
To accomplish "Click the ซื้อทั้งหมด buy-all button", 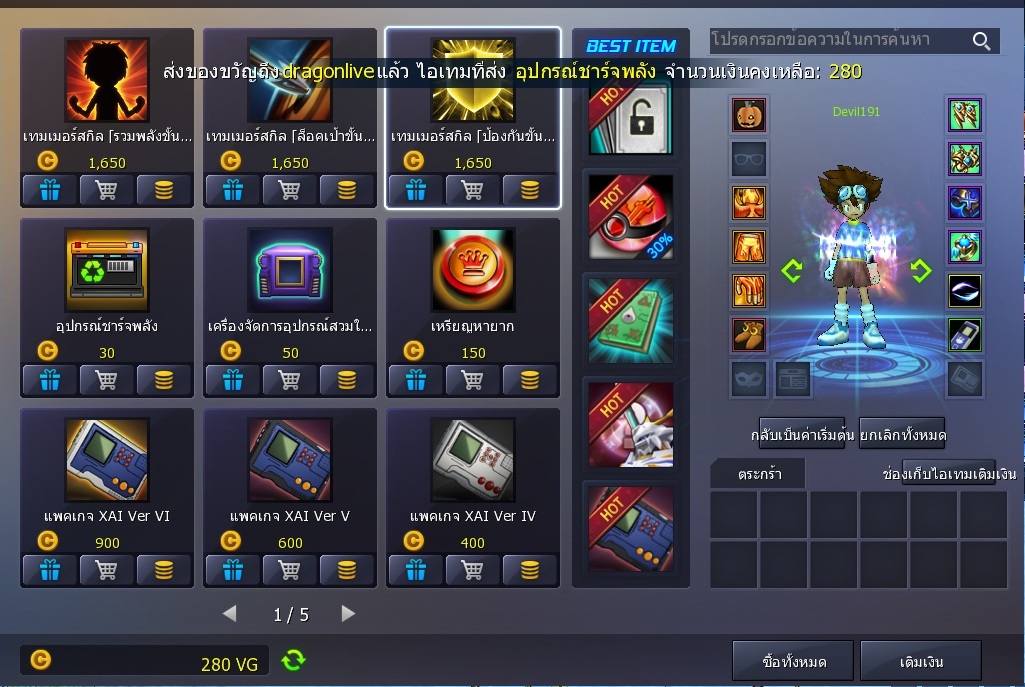I will 793,661.
